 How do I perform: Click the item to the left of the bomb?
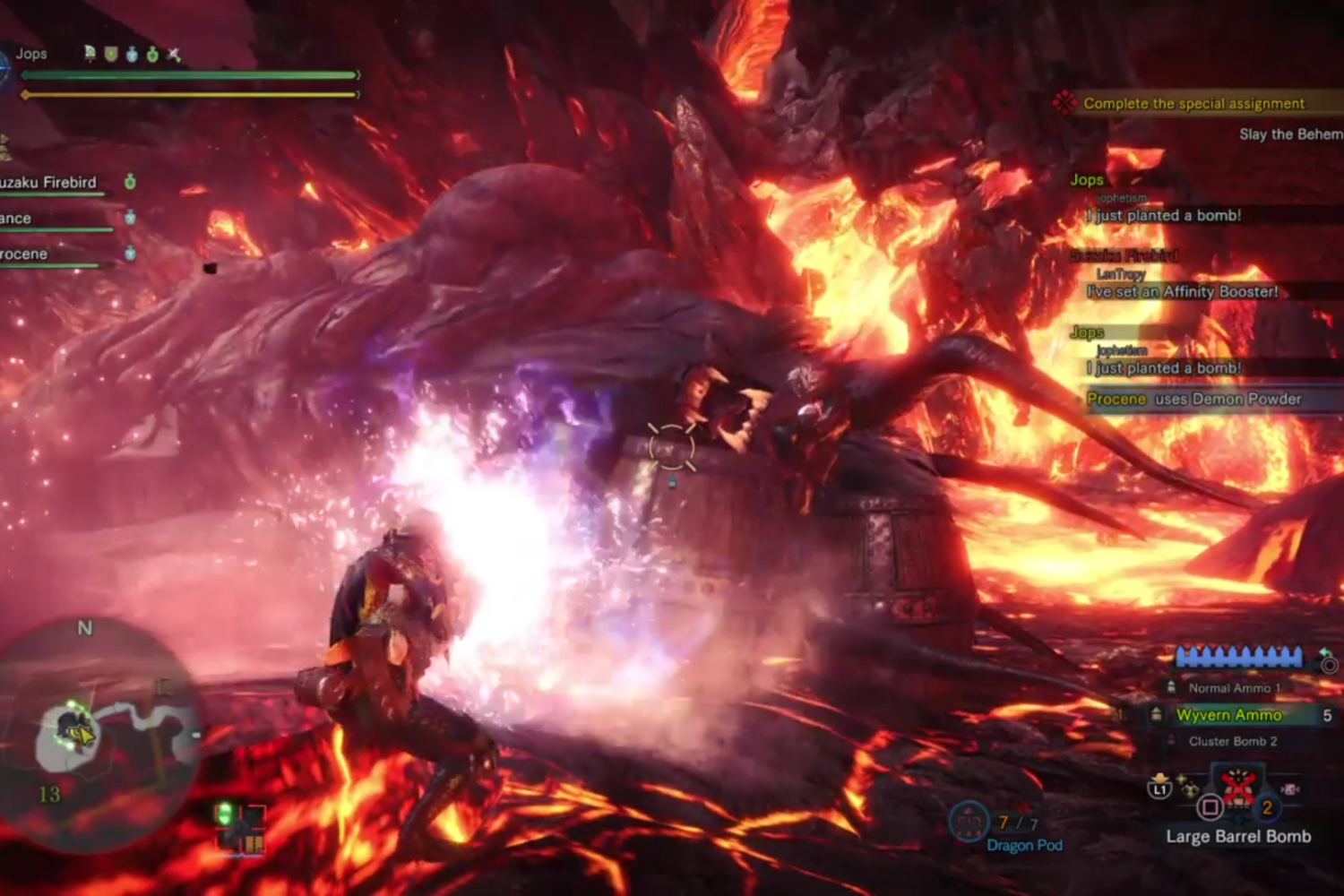point(1188,788)
